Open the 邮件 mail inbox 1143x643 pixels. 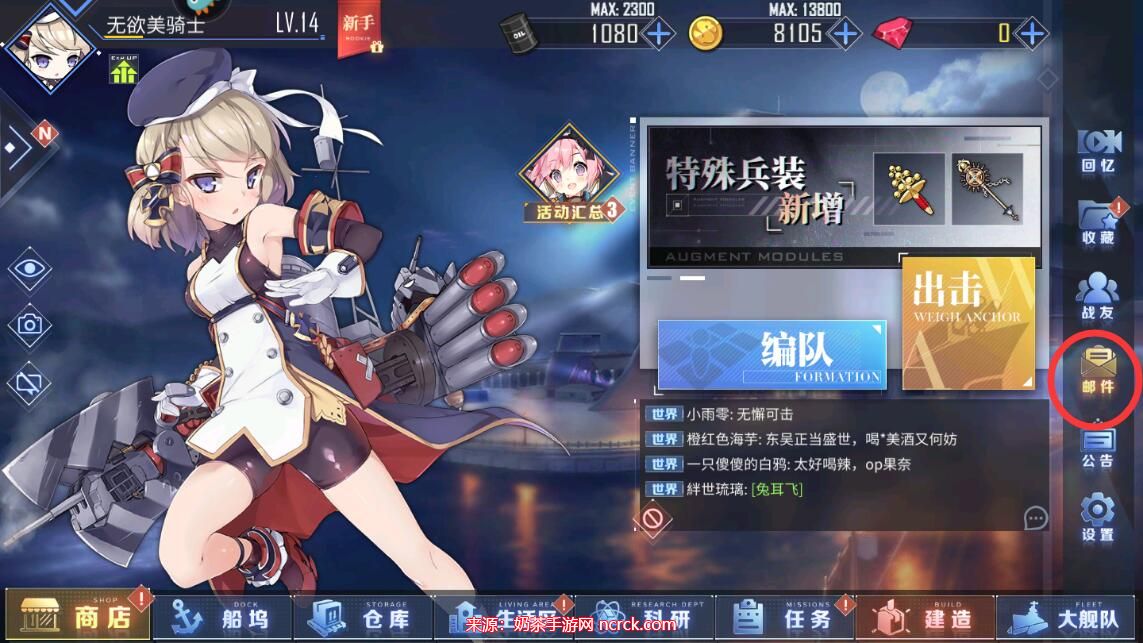(1097, 371)
